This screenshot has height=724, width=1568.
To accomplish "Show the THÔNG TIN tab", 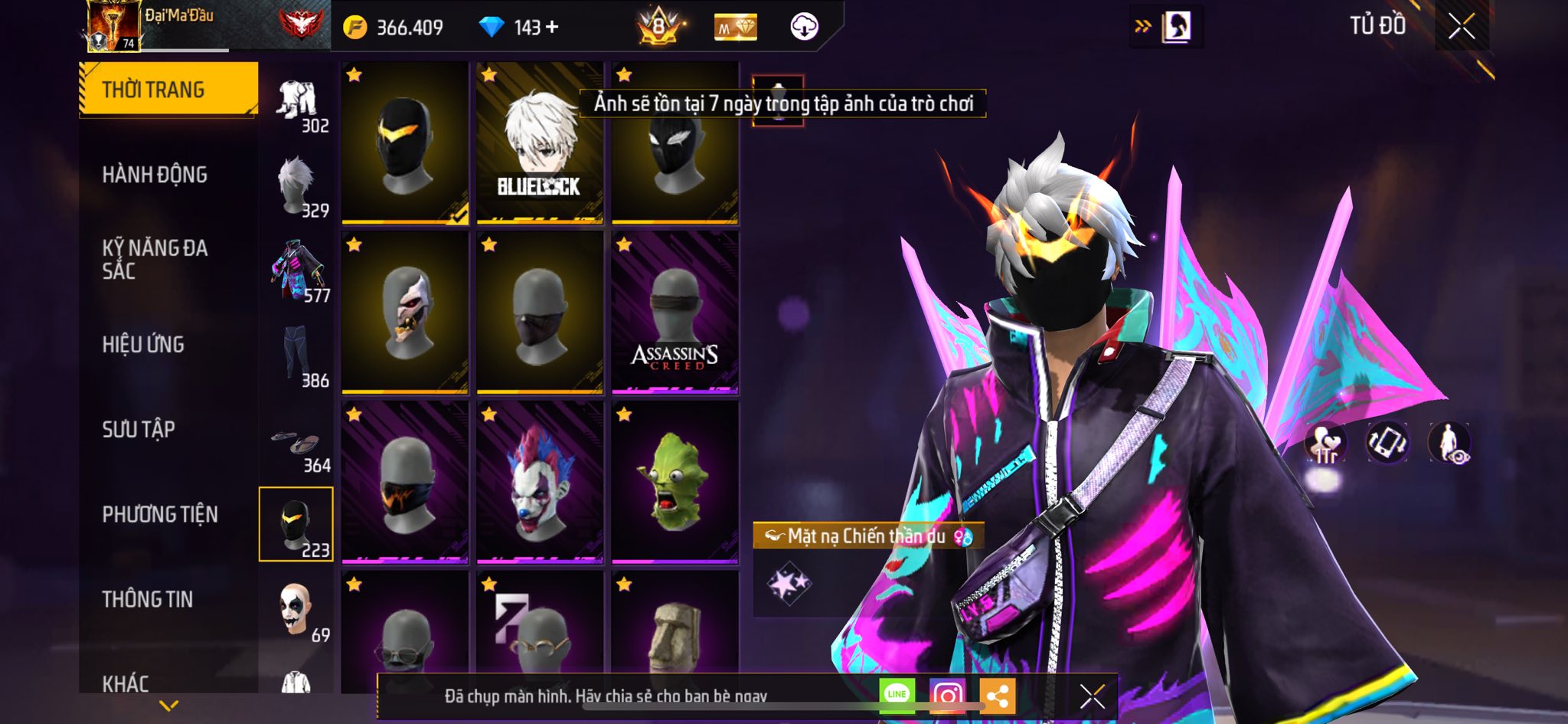I will (148, 599).
